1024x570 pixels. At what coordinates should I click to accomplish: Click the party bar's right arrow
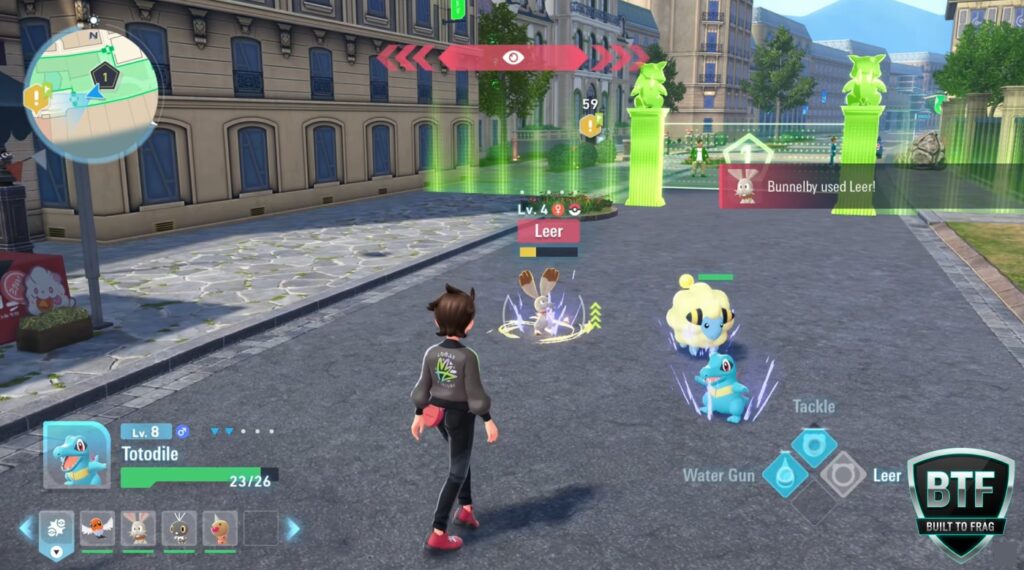[293, 528]
